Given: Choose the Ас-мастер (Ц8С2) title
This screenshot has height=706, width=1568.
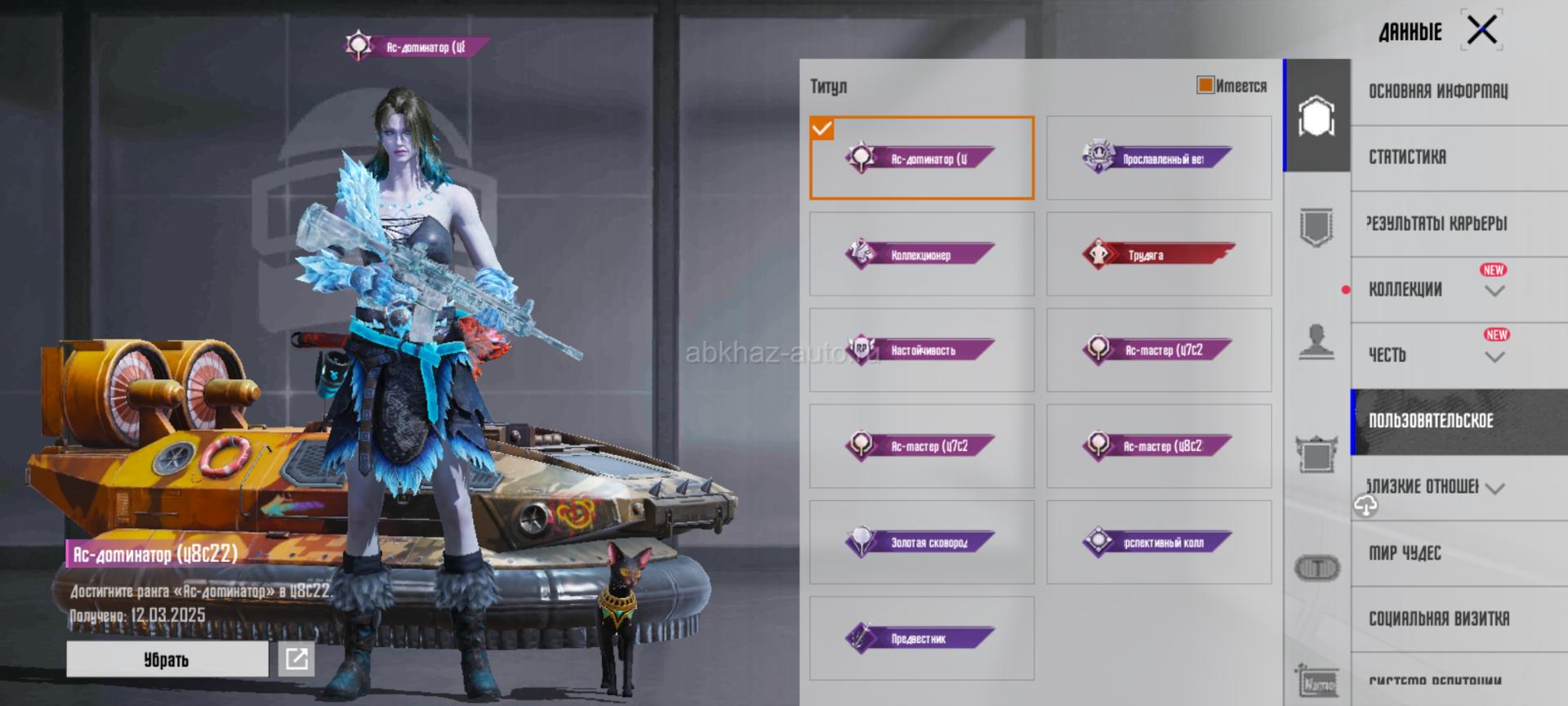Looking at the screenshot, I should tap(1158, 446).
